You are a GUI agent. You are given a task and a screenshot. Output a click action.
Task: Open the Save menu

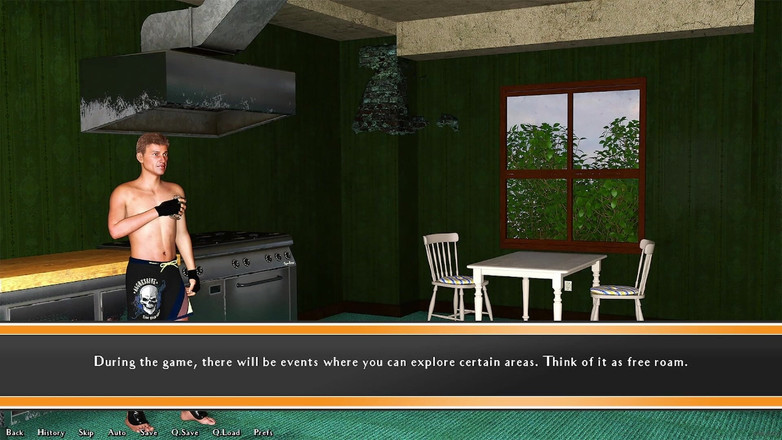148,432
